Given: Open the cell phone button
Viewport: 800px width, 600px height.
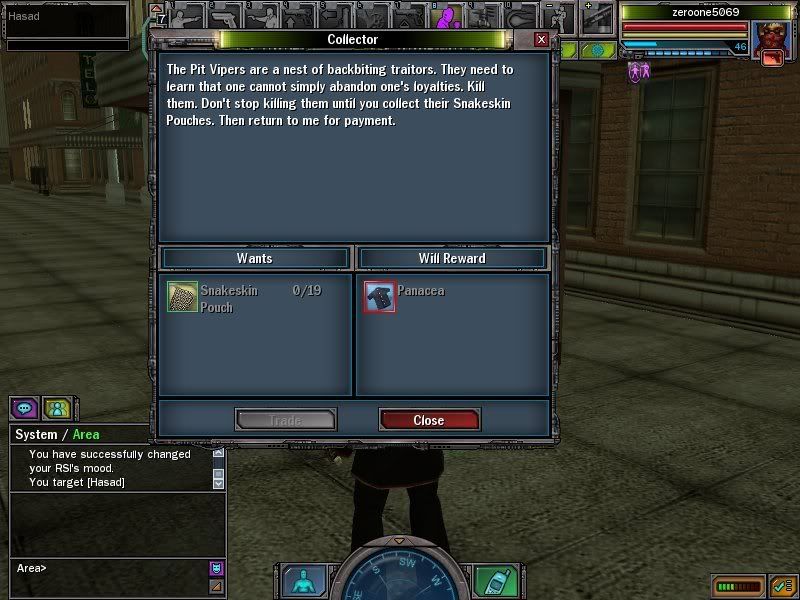Looking at the screenshot, I should (494, 581).
